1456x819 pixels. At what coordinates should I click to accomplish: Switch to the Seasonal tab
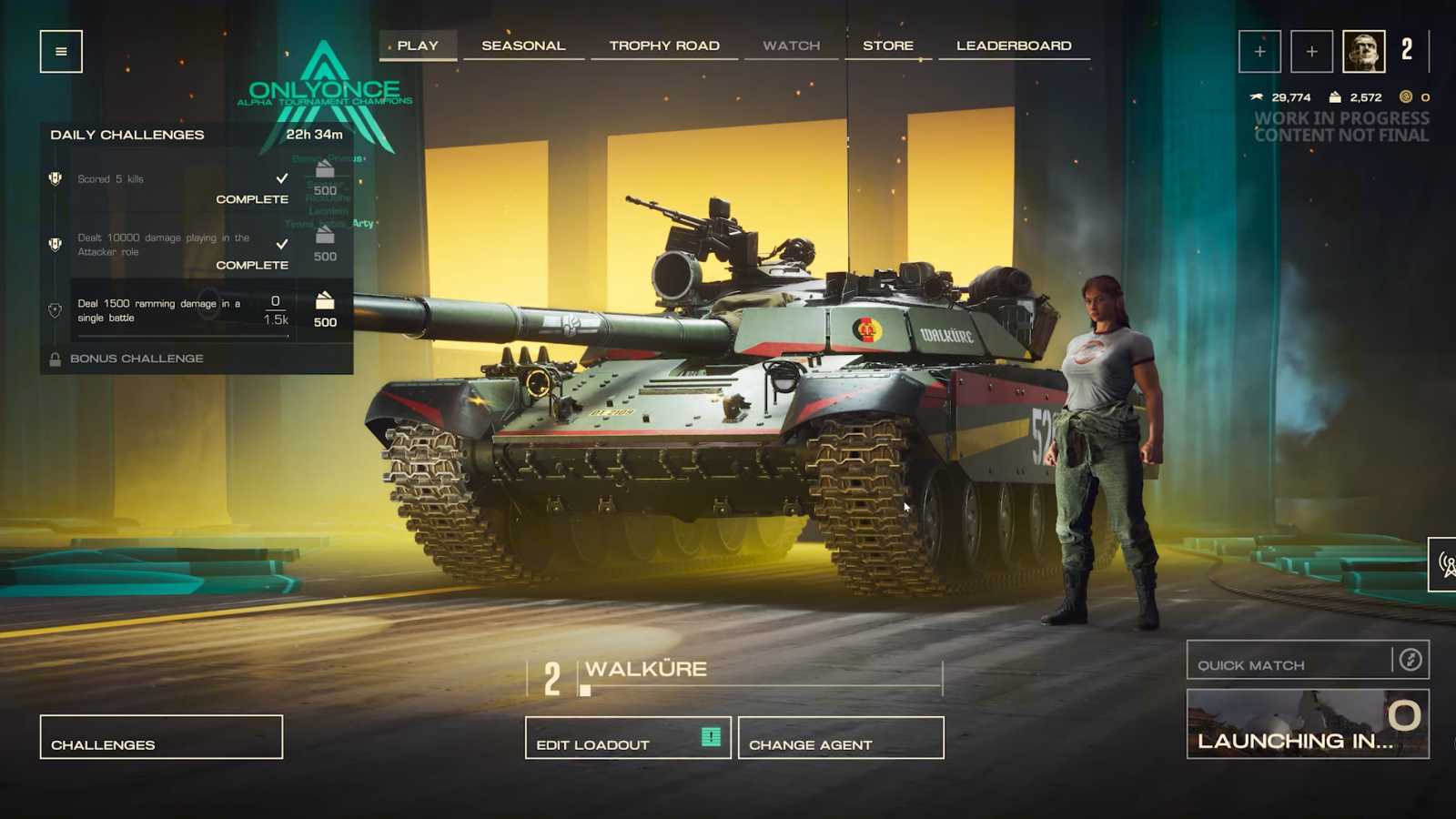pos(524,44)
